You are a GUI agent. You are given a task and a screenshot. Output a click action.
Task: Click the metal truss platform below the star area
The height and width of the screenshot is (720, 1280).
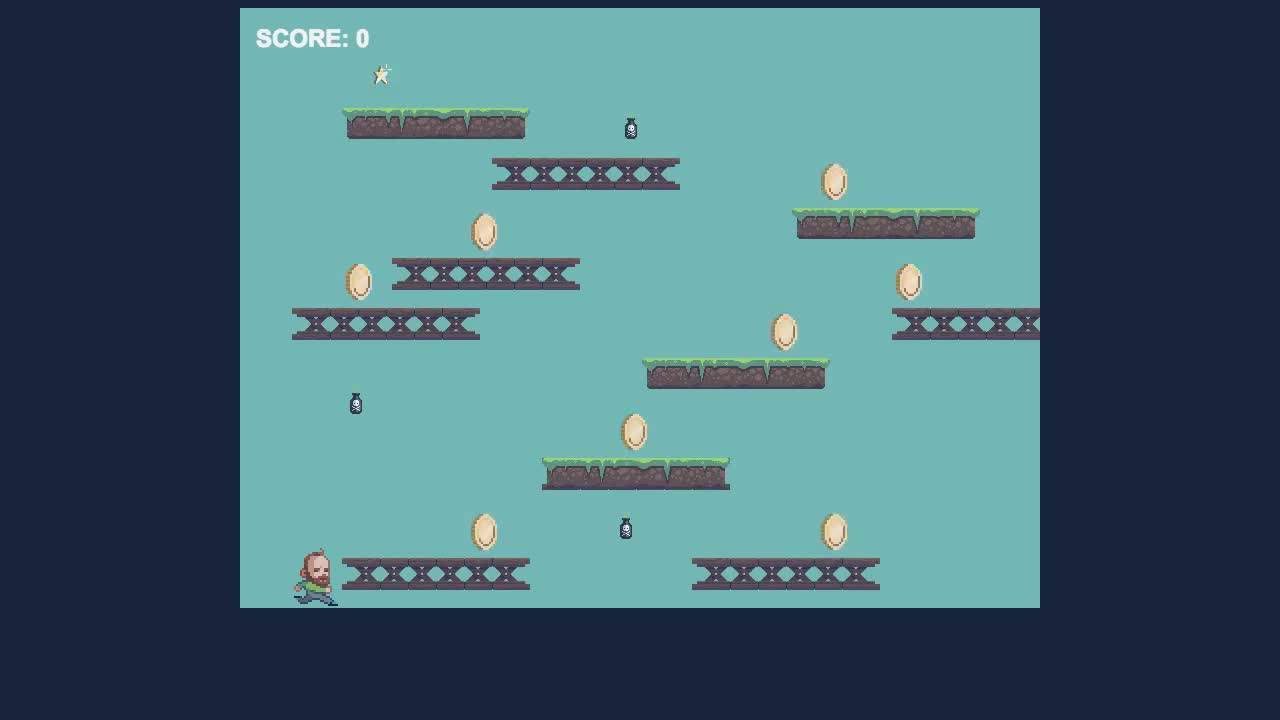click(x=586, y=171)
